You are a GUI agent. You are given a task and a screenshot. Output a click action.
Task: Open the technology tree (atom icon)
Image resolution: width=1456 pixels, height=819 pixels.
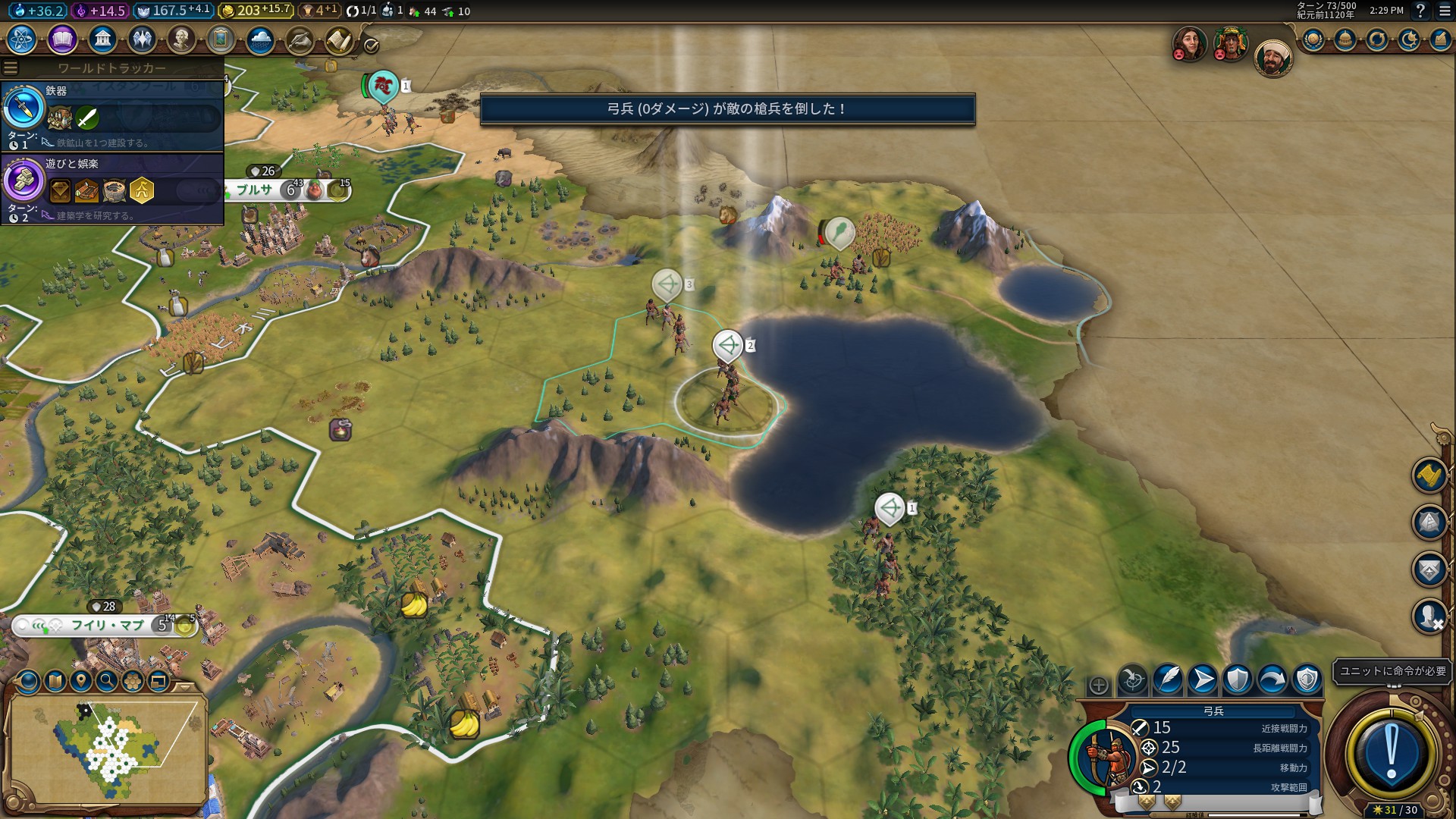click(22, 39)
